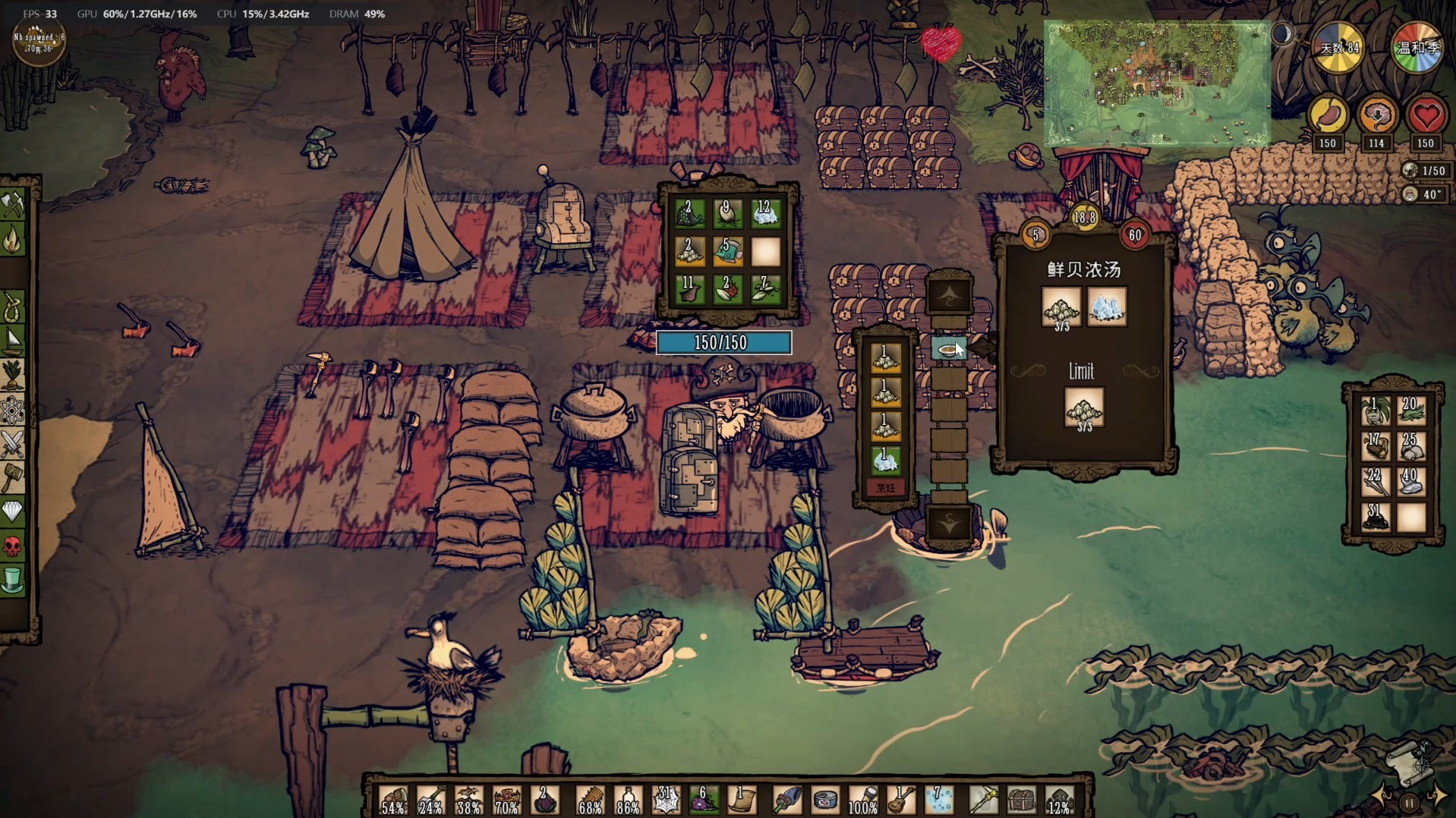Select the tin can in the inventory bar
Image resolution: width=1456 pixels, height=818 pixels.
pos(824,801)
